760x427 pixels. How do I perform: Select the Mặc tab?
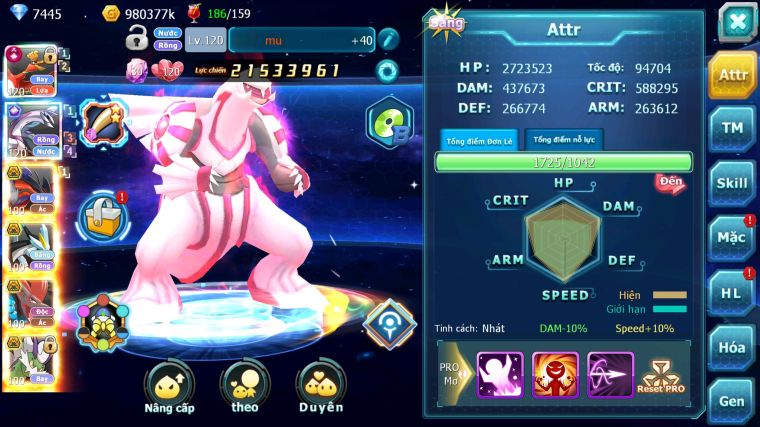tap(732, 238)
